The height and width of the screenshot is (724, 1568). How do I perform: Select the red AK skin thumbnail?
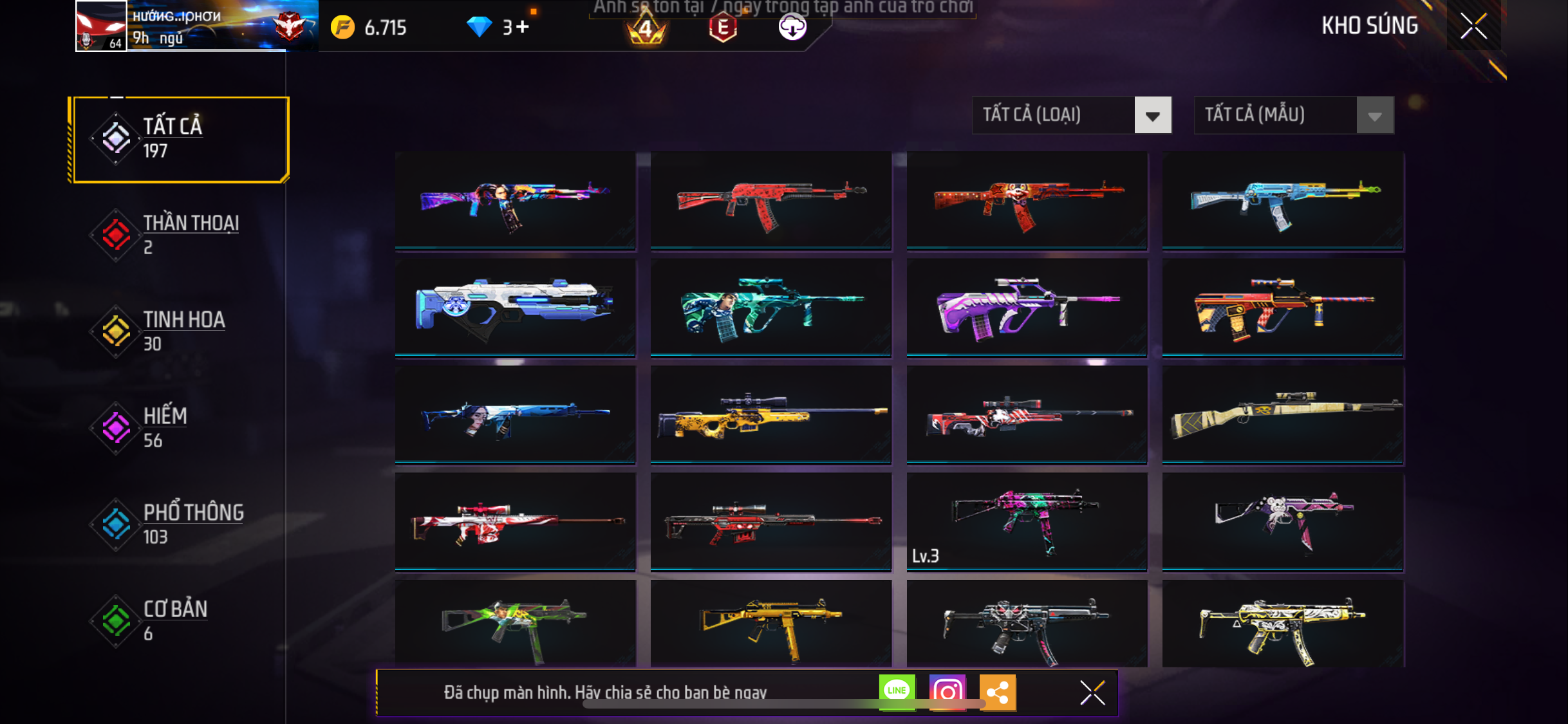(770, 200)
